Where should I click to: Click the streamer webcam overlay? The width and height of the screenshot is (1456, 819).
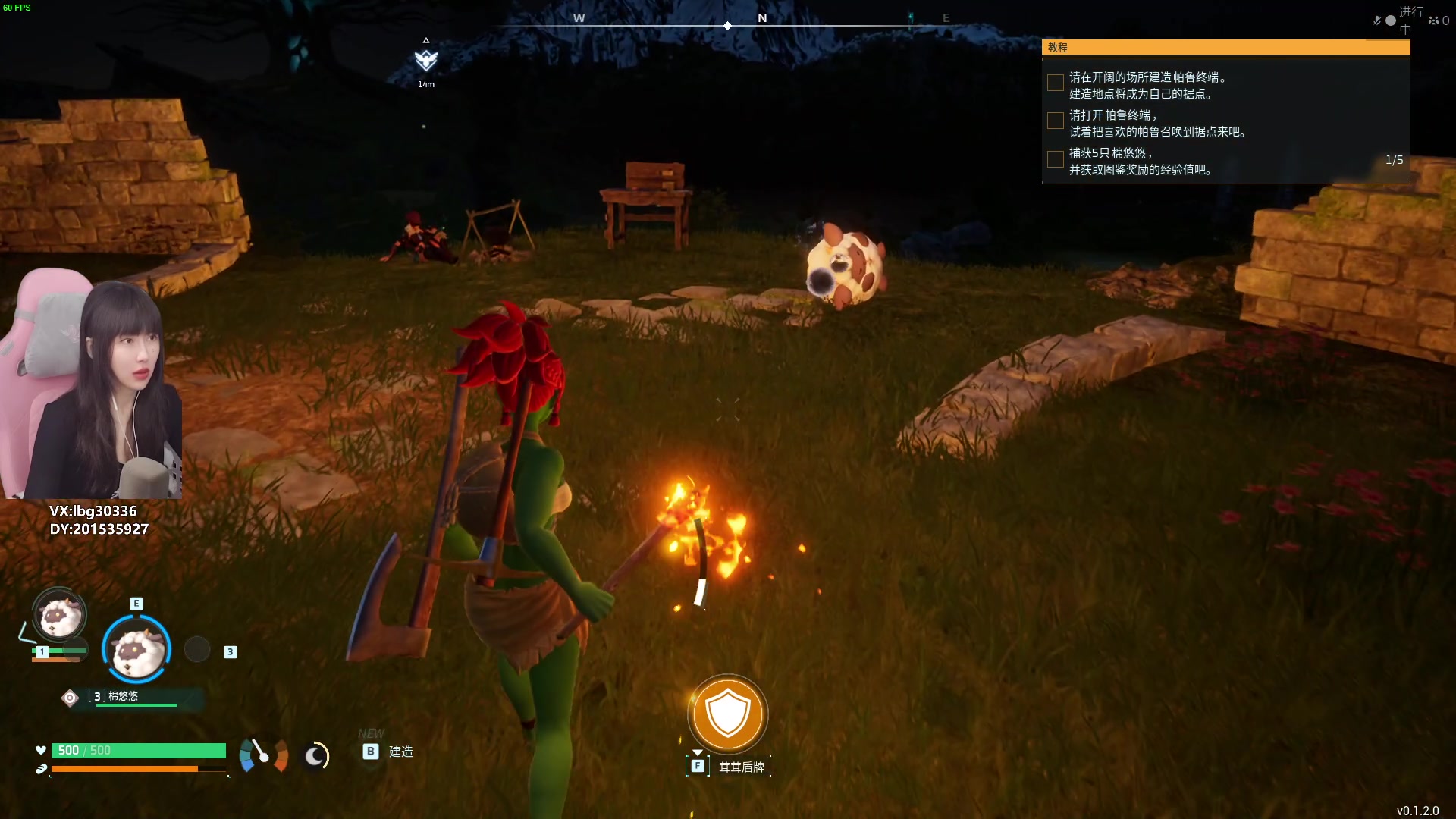93,384
